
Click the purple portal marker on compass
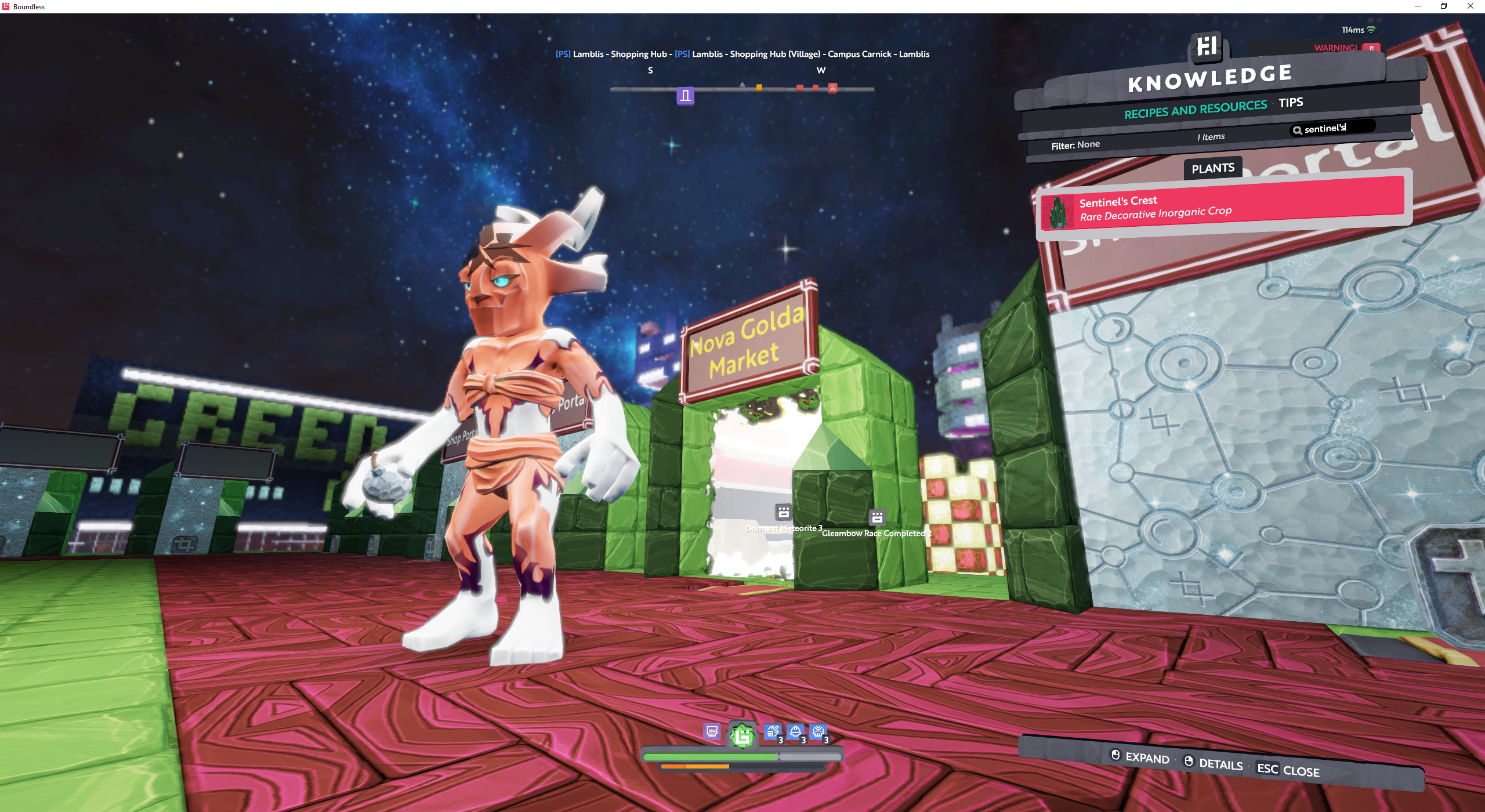pos(685,96)
